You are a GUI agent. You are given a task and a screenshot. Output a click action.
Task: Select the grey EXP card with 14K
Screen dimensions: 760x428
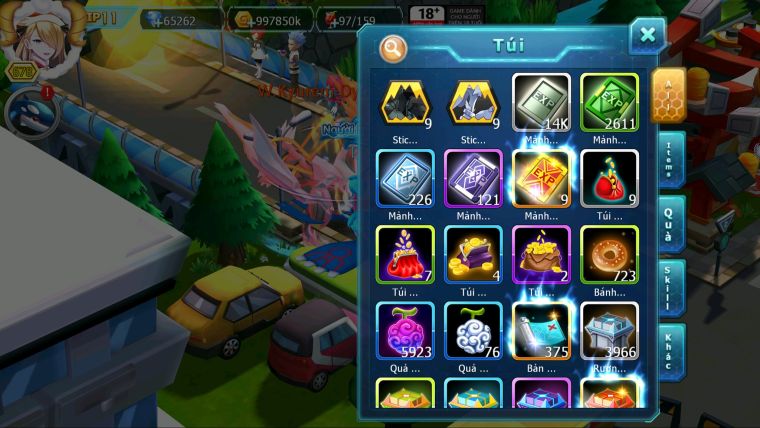pyautogui.click(x=541, y=103)
